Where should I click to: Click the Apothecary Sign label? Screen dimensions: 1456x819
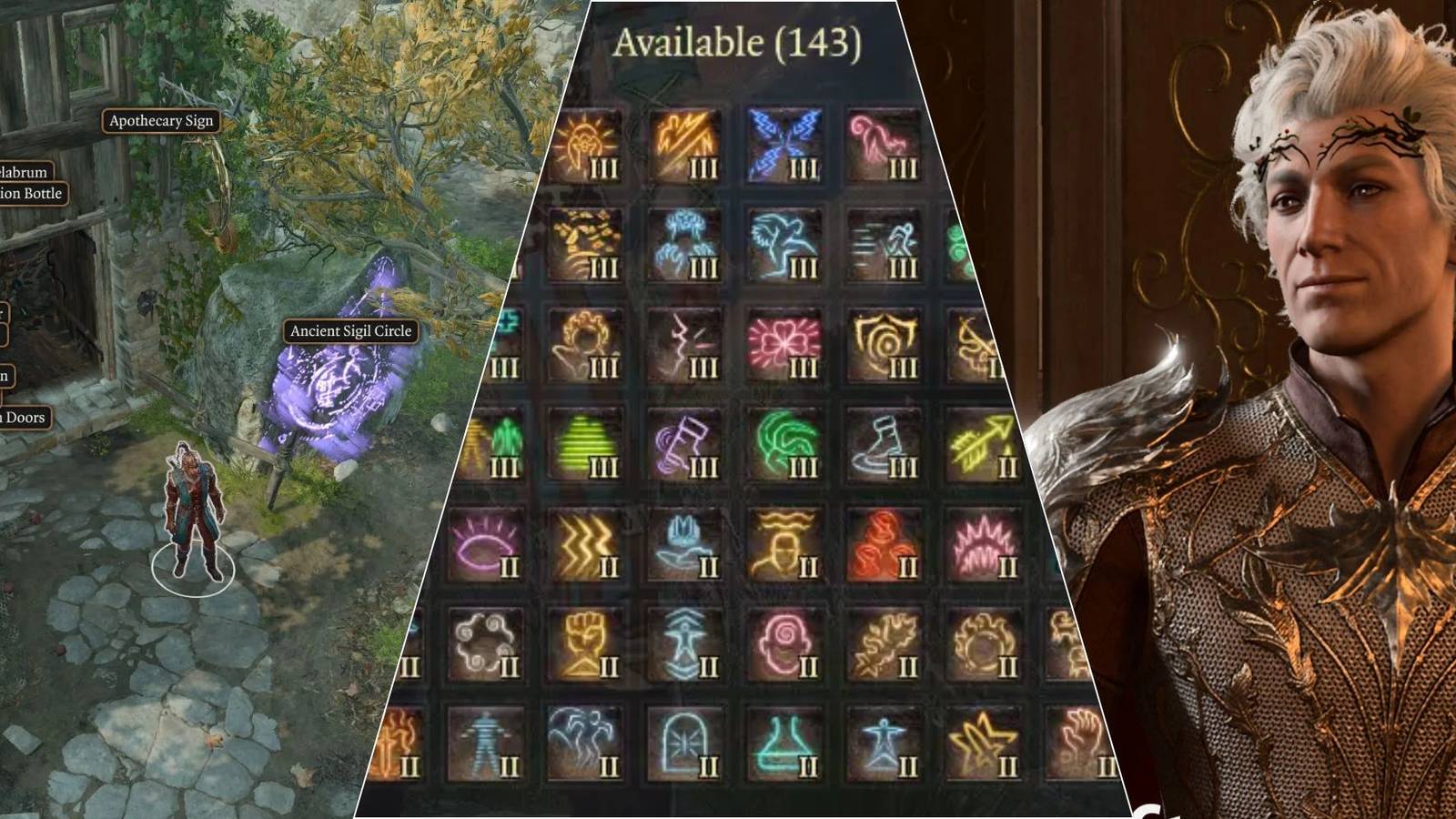point(161,121)
